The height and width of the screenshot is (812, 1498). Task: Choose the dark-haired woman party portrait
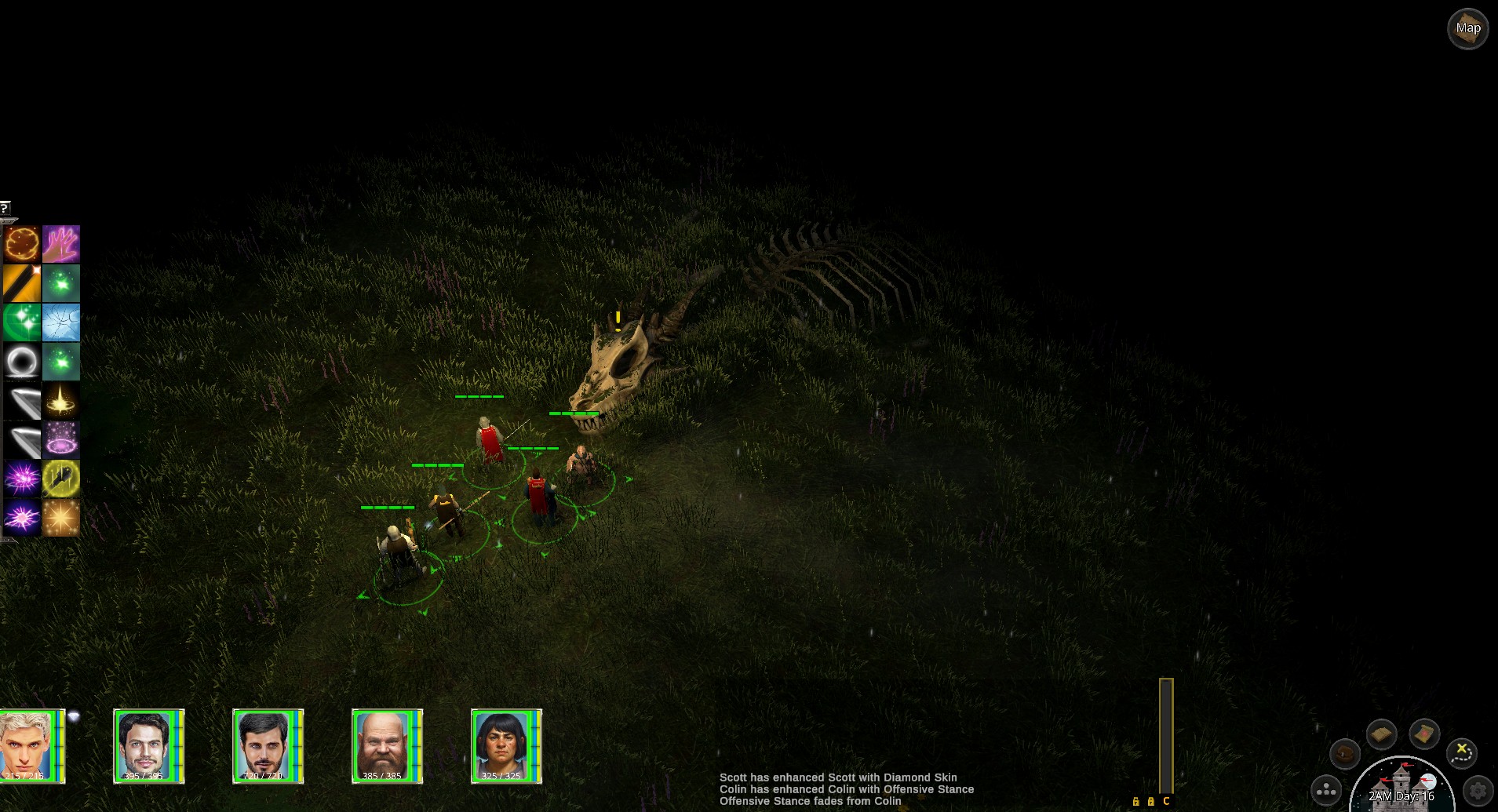tap(505, 745)
